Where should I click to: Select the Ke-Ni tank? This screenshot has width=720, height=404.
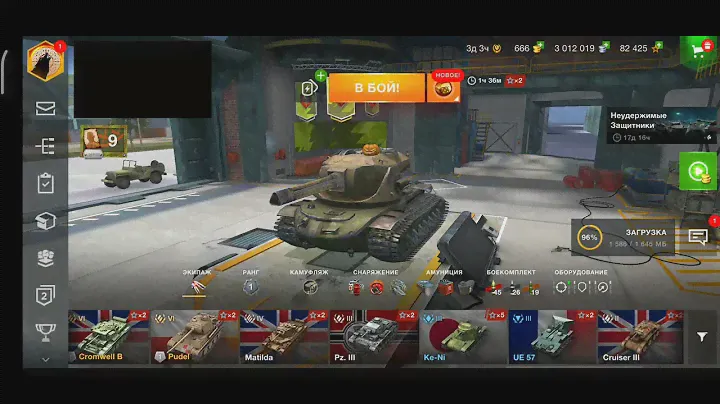(x=461, y=336)
